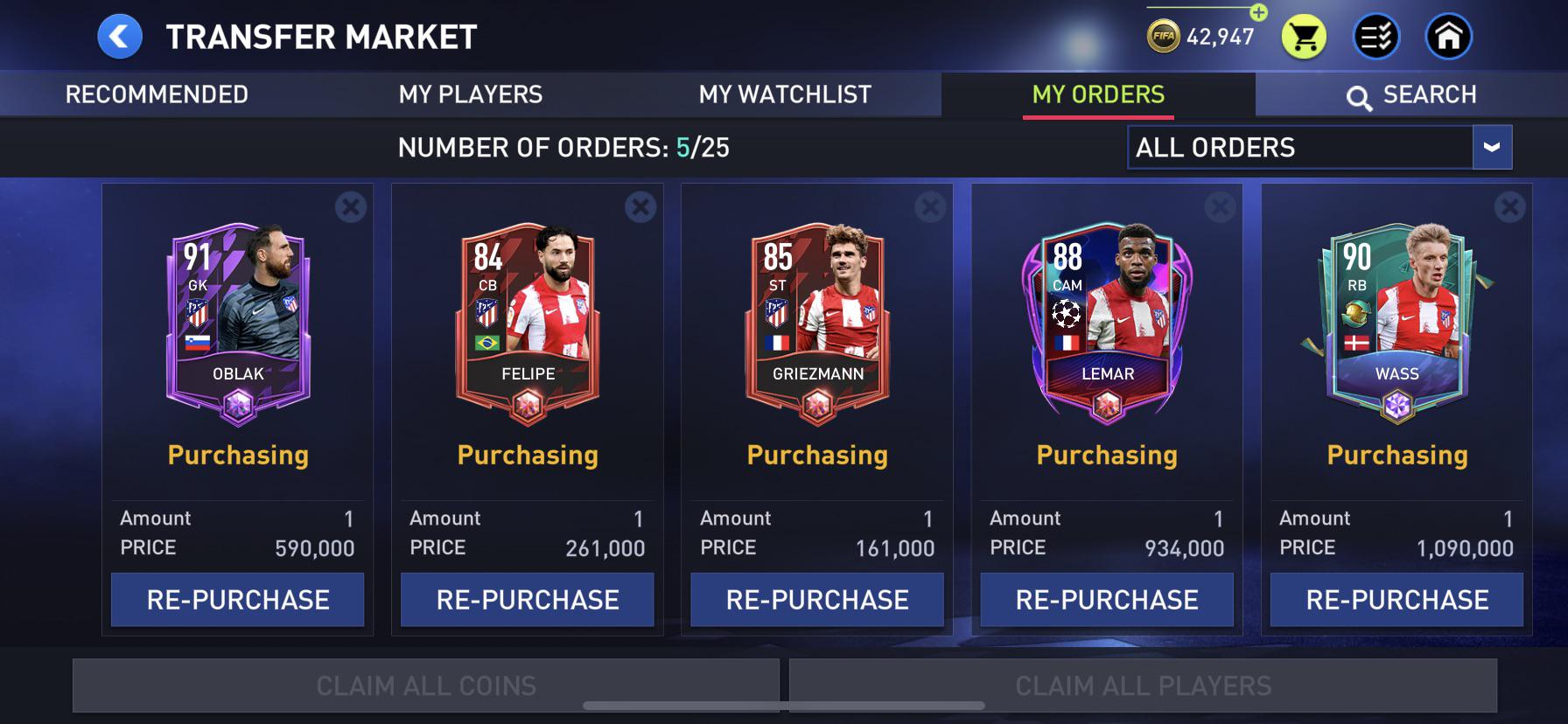Tap the back arrow to exit Transfer Market

118,37
